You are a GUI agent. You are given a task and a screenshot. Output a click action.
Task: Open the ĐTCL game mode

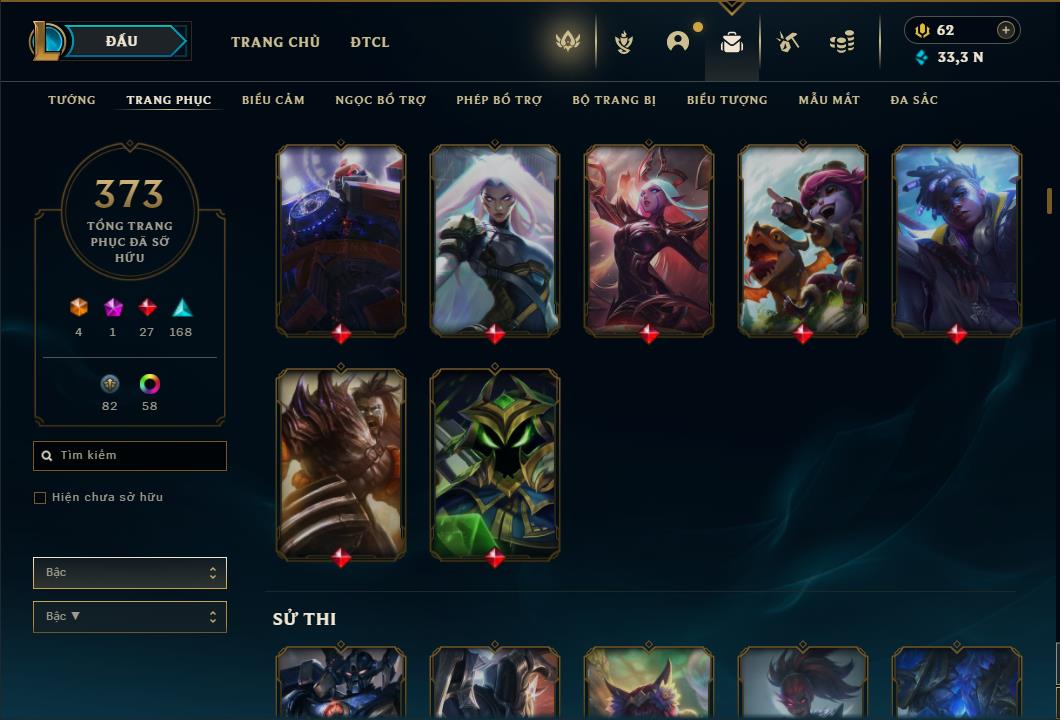click(x=370, y=42)
